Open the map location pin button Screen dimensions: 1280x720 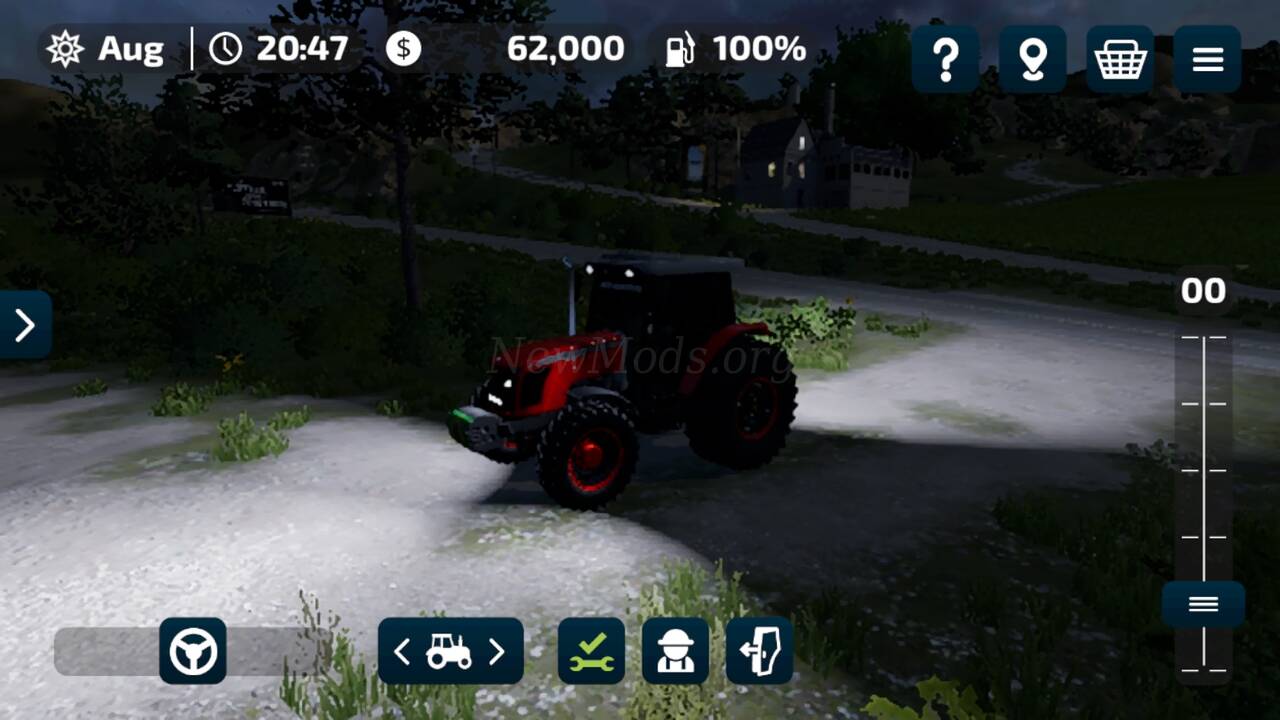[1032, 60]
